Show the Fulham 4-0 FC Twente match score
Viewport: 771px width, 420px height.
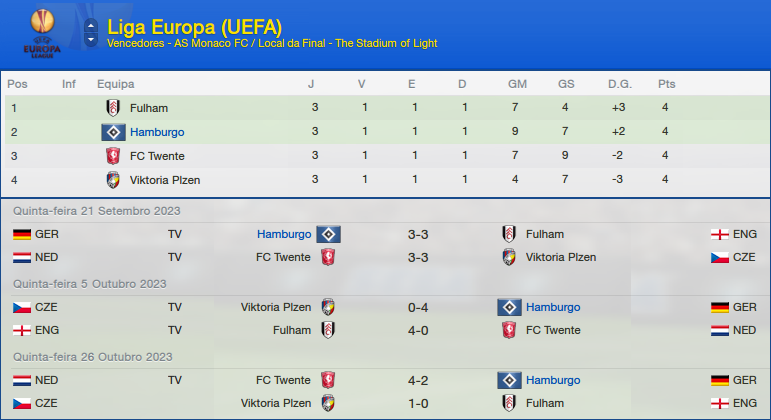[x=418, y=330]
